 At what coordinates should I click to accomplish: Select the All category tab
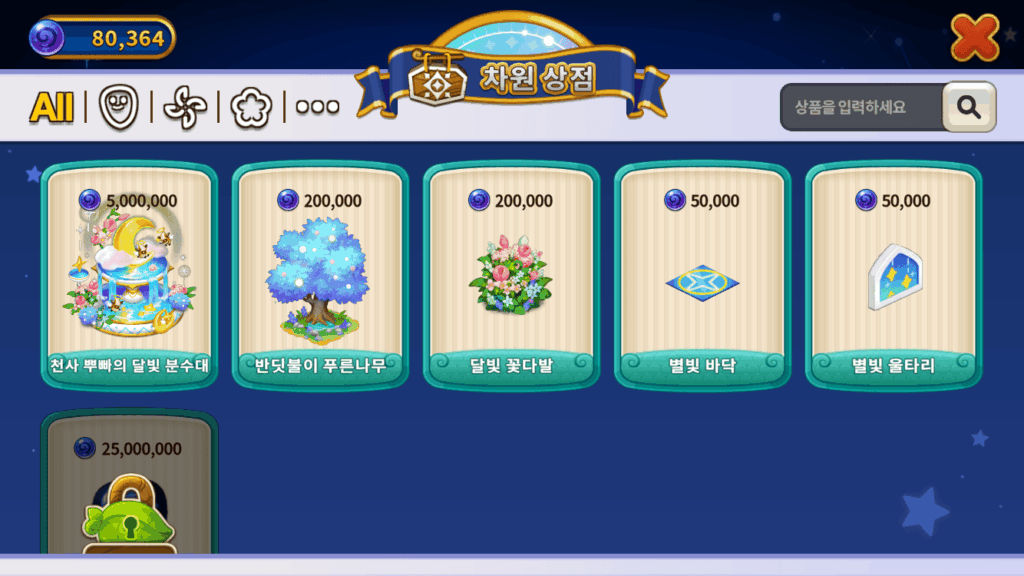(x=52, y=107)
